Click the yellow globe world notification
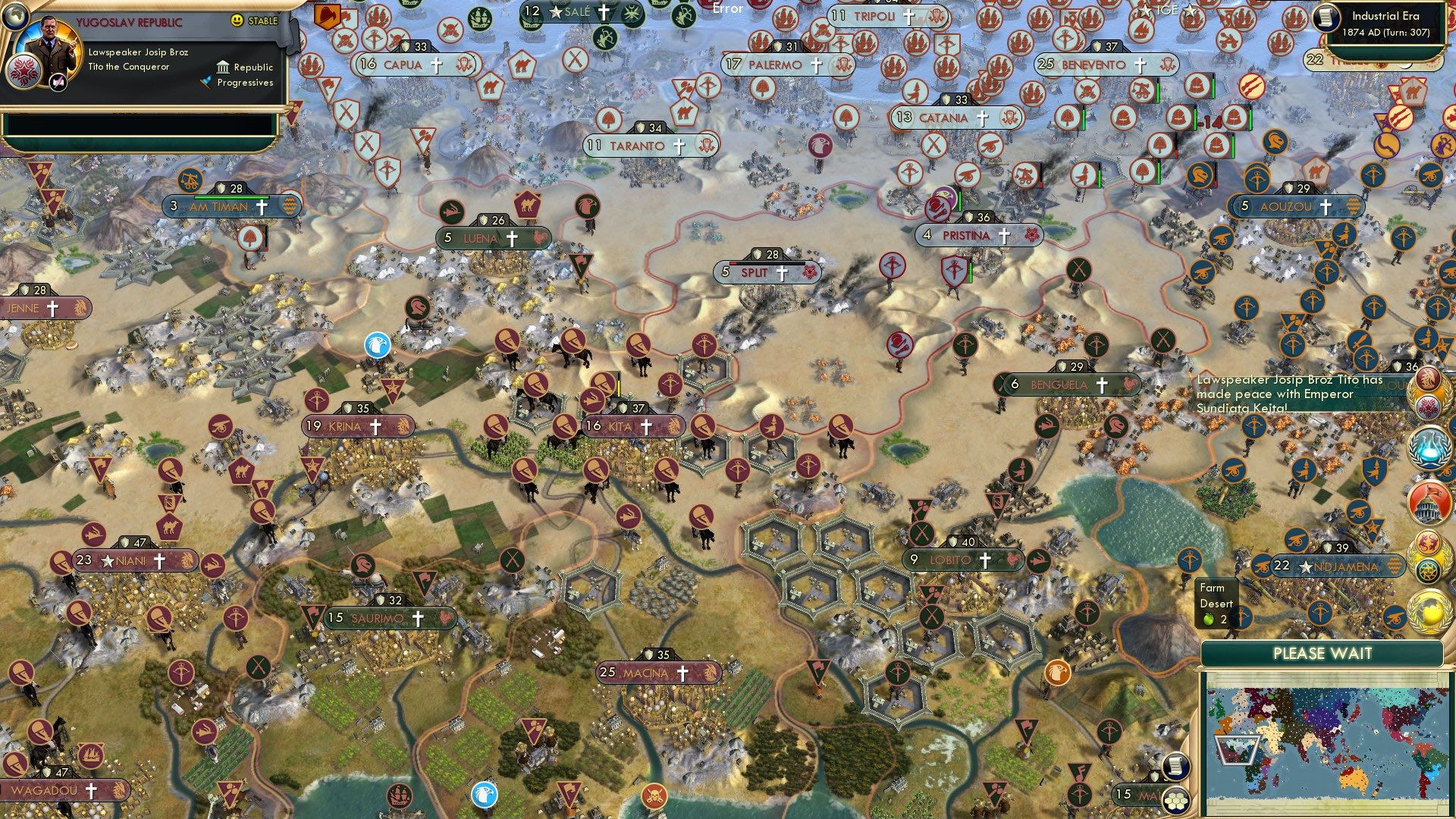Screen dimensions: 1456x819 click(1429, 611)
